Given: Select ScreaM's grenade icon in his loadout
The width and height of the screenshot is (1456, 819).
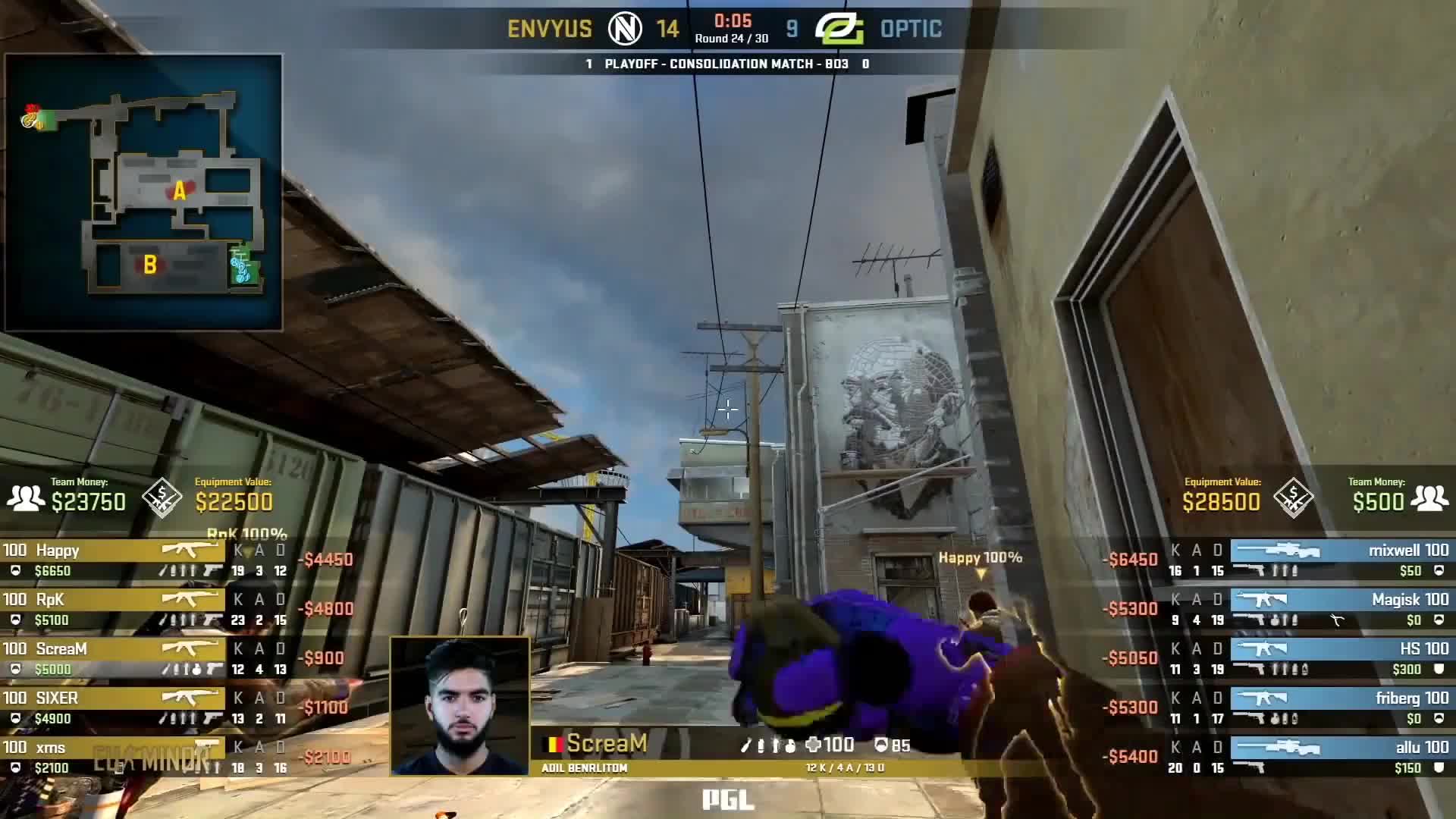Looking at the screenshot, I should click(790, 747).
